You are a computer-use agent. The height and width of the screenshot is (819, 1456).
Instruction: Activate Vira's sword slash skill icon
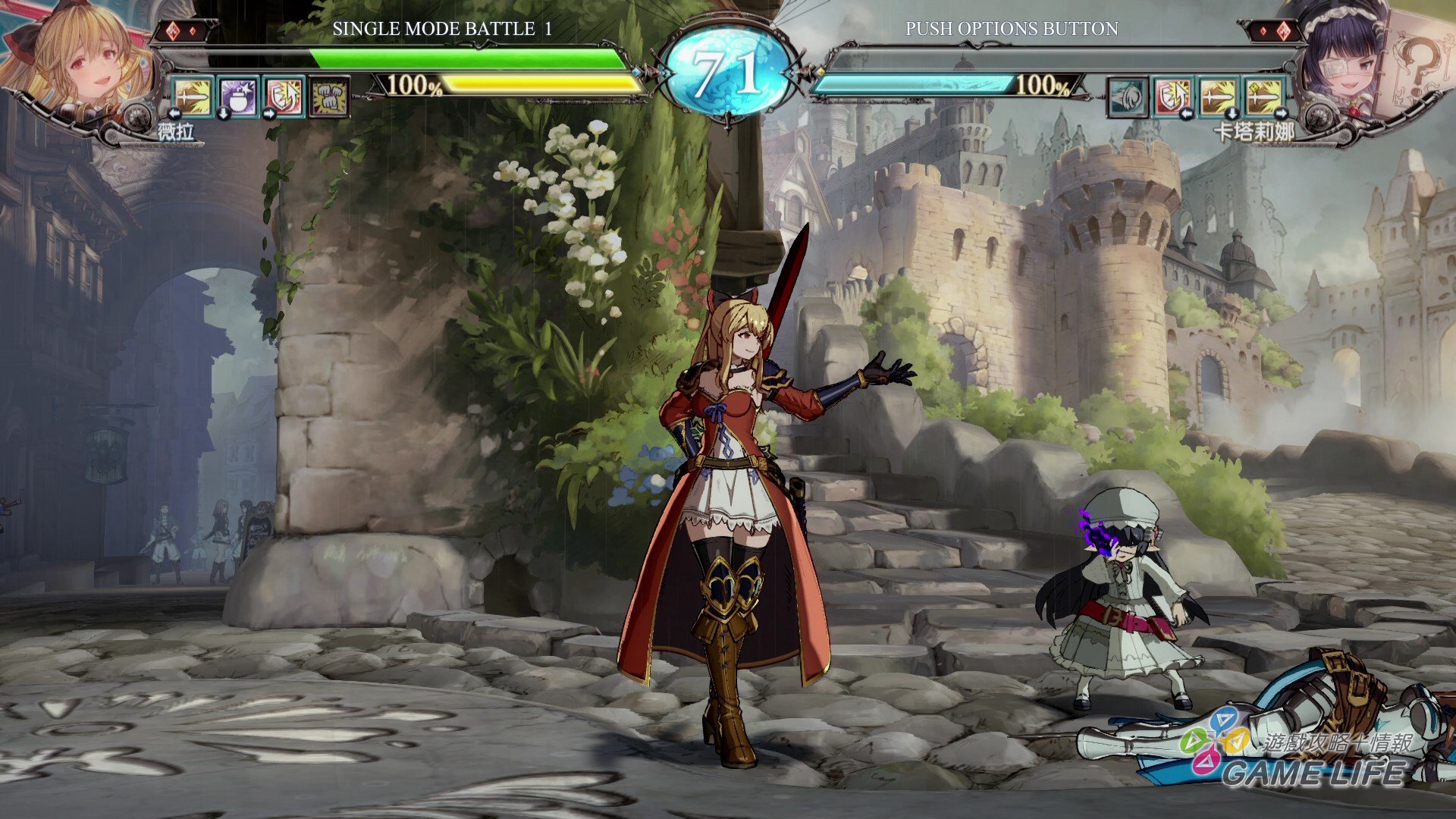(x=193, y=97)
